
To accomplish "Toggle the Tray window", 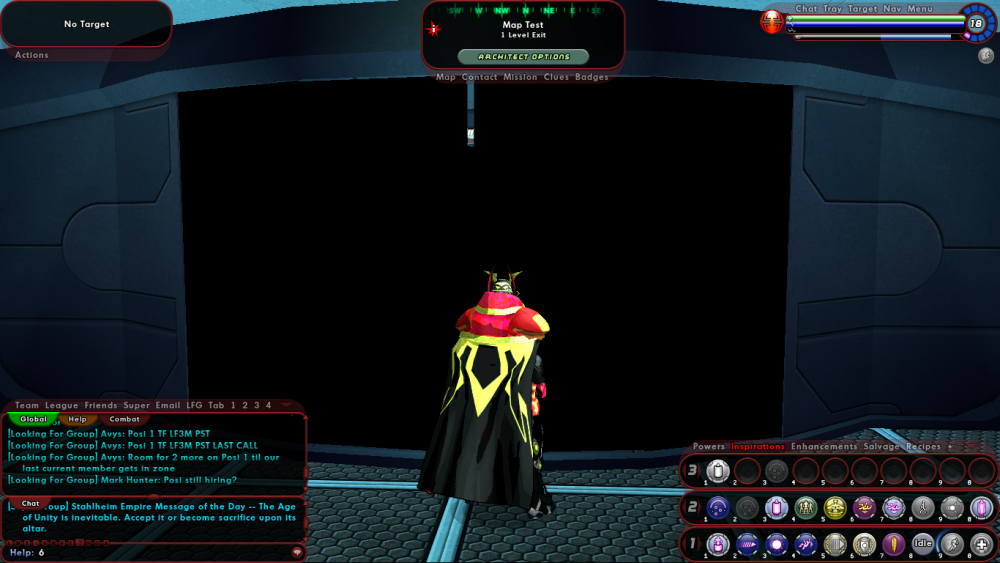I will tap(832, 9).
